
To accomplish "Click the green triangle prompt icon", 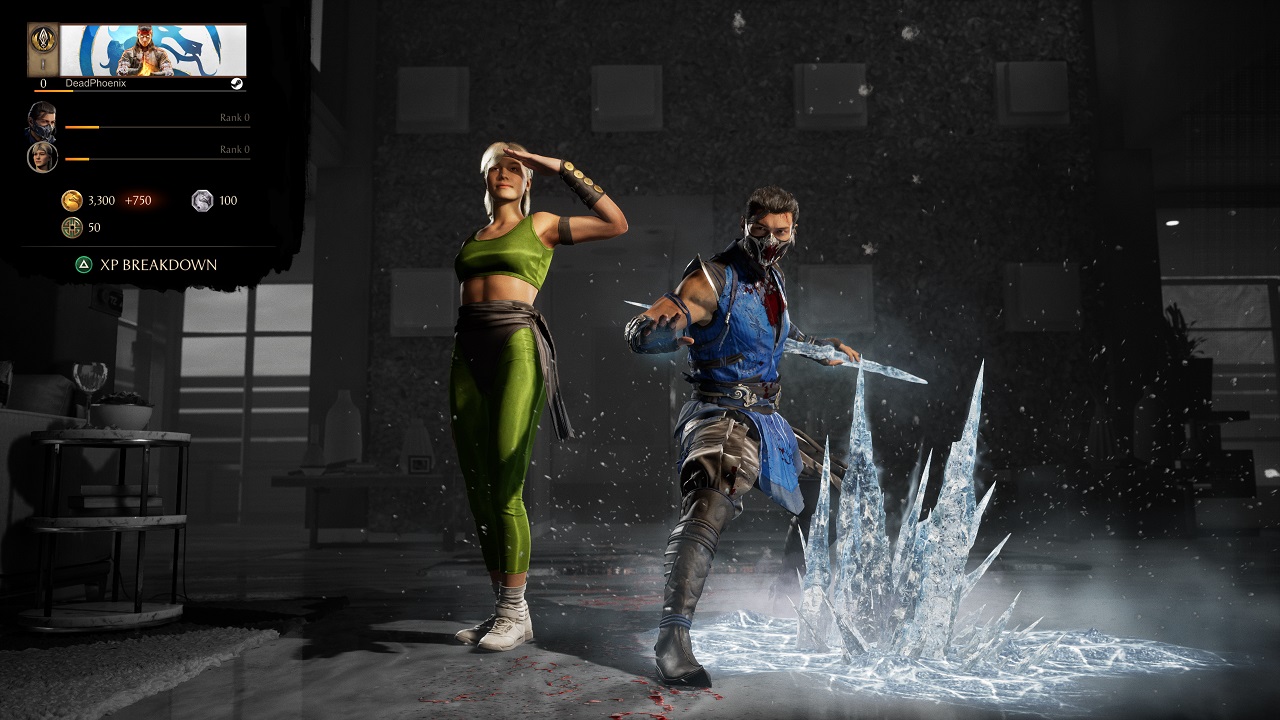I will (82, 262).
